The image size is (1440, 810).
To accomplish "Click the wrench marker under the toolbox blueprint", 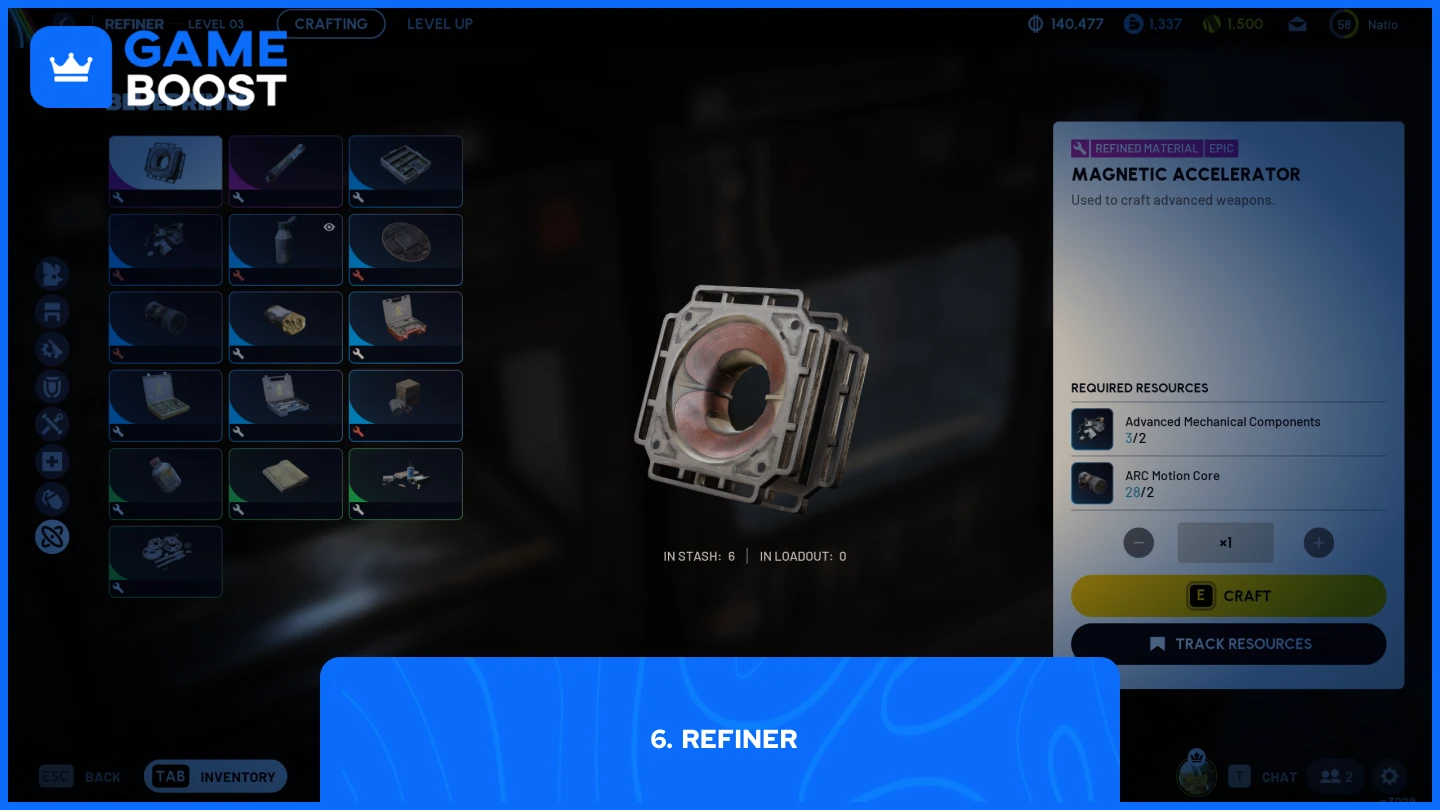I will (x=358, y=354).
